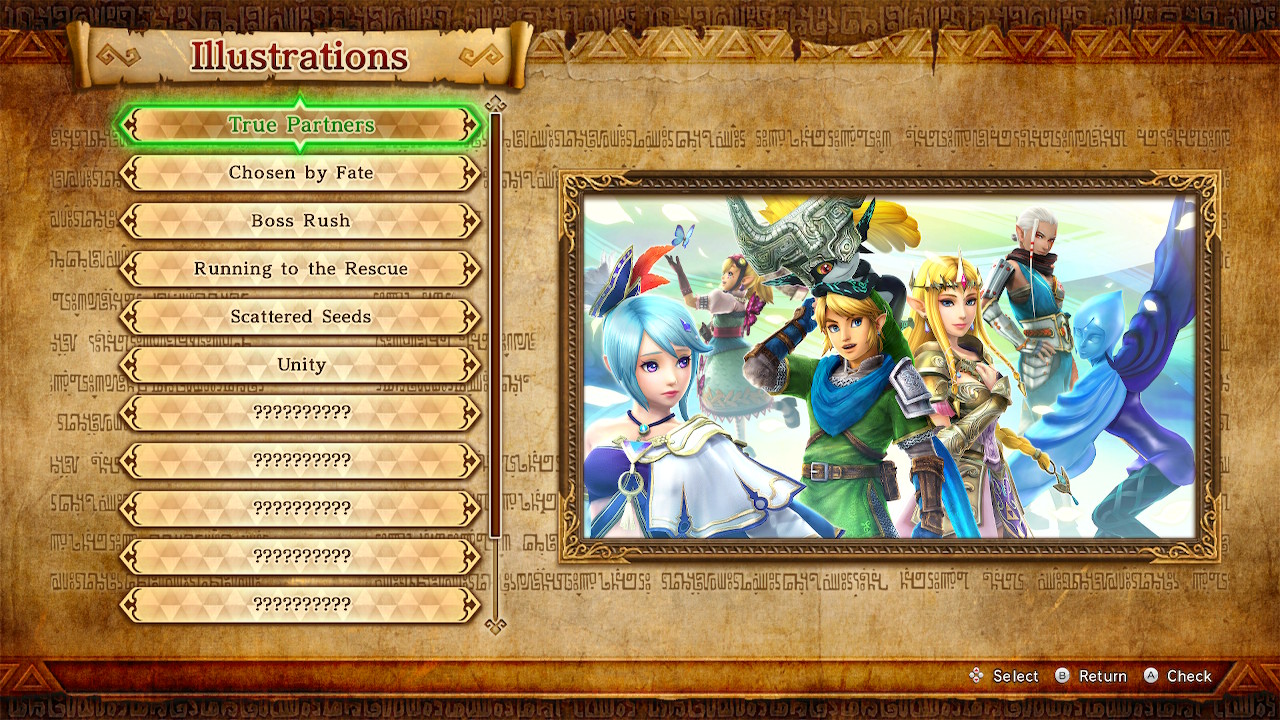Viewport: 1280px width, 720px height.
Task: Click the bottommost locked illustration entry
Action: (300, 604)
